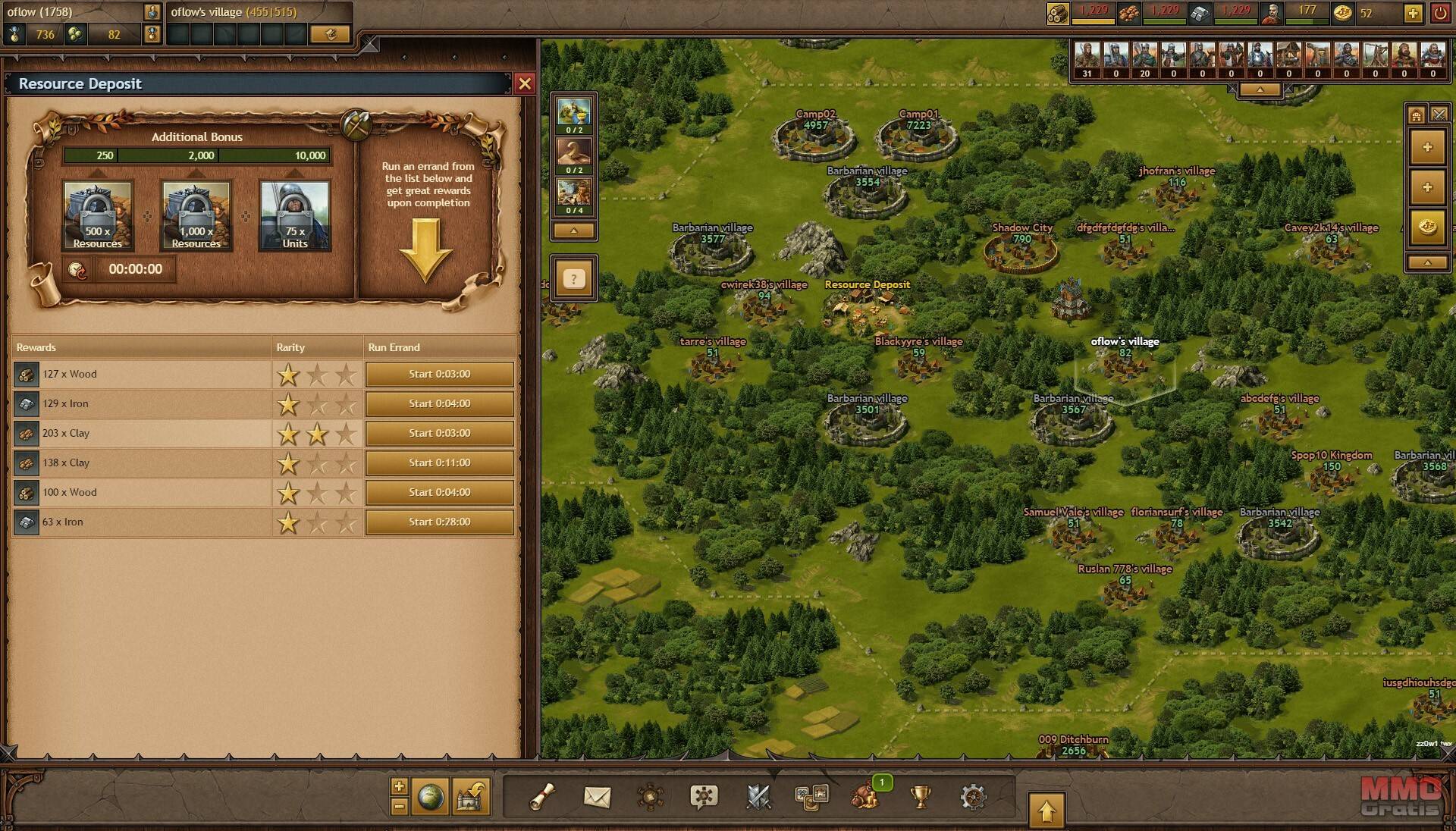The width and height of the screenshot is (1456, 831).
Task: Start the 203 x Clay errand
Action: 439,433
